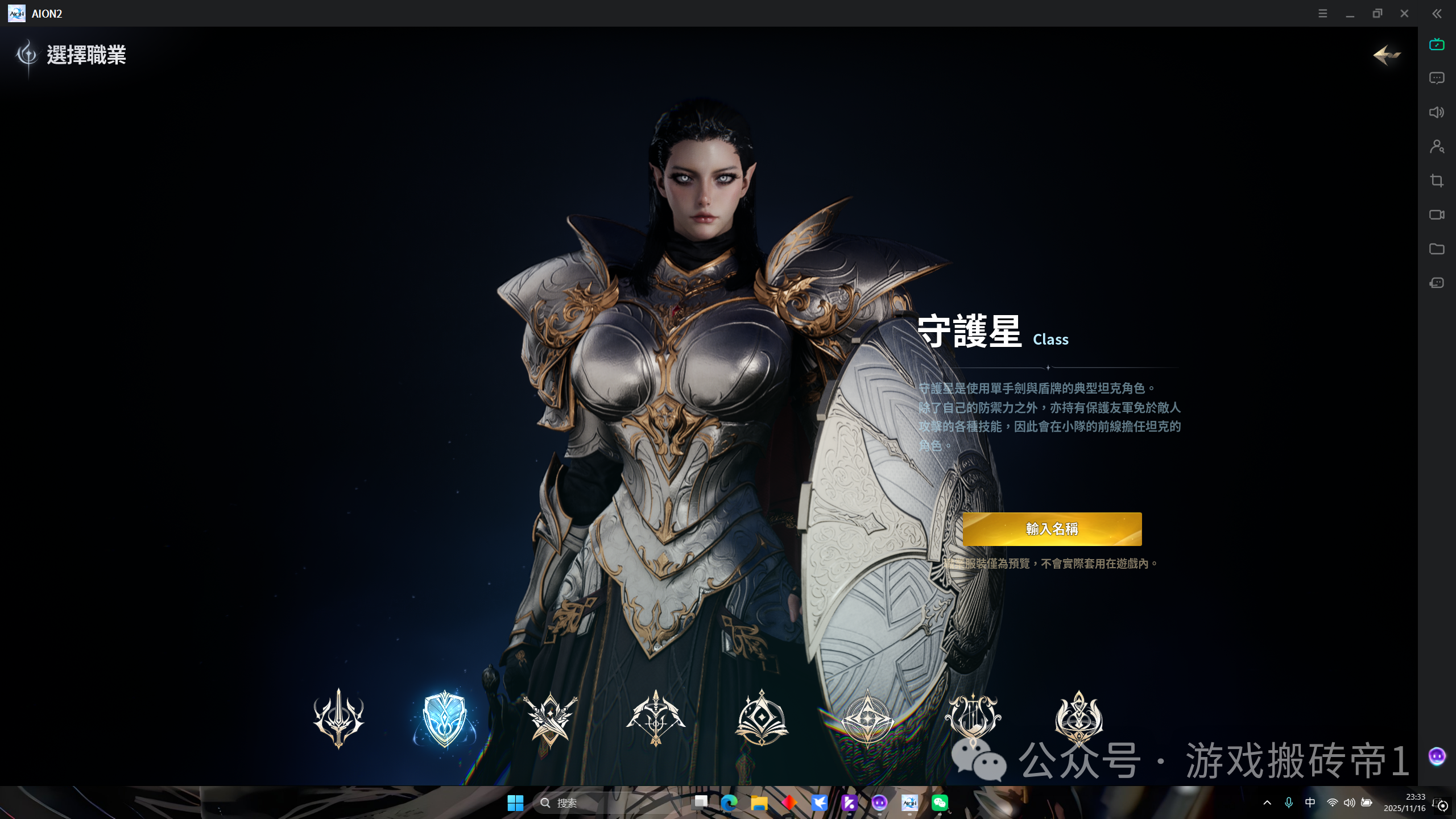Start screen recording with the camera icon

coord(1437,214)
